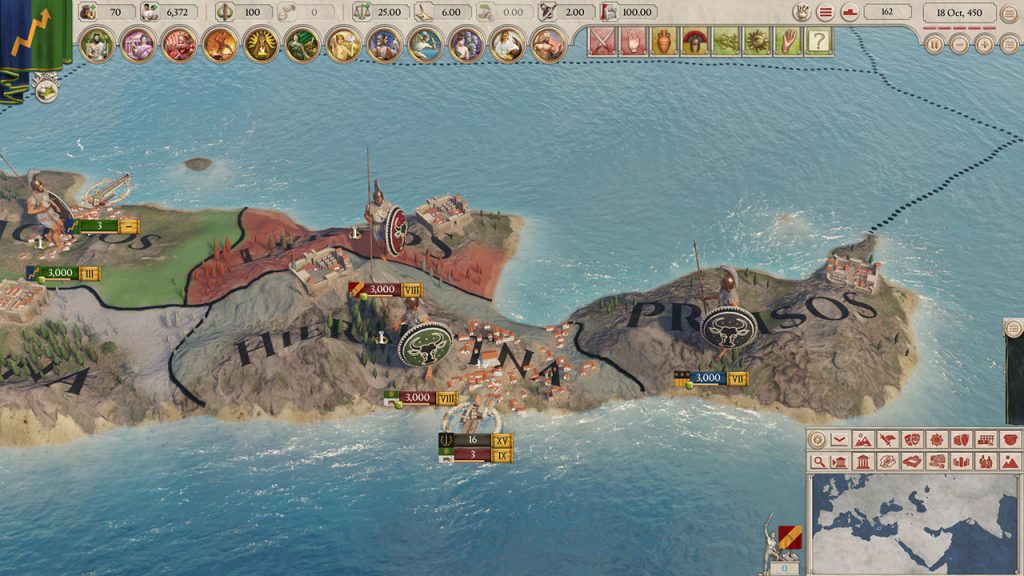
Task: Click the archer portrait in the top row
Action: [x=301, y=44]
